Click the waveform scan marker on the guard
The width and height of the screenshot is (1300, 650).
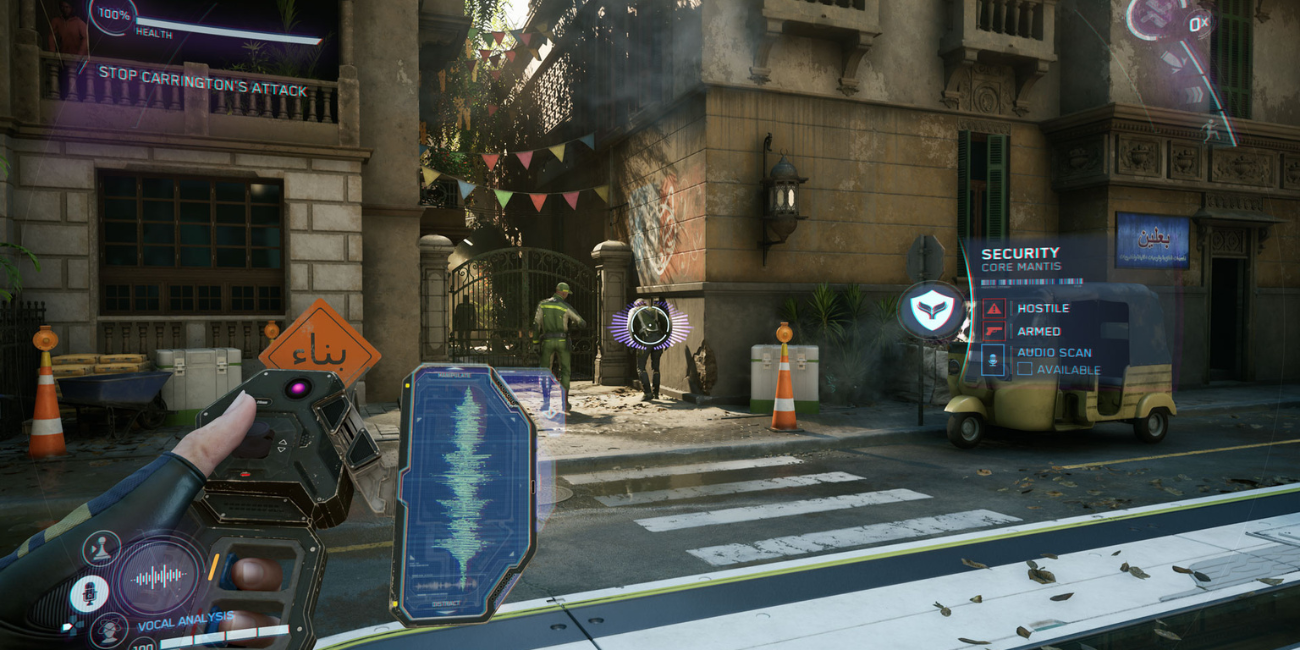pyautogui.click(x=652, y=325)
